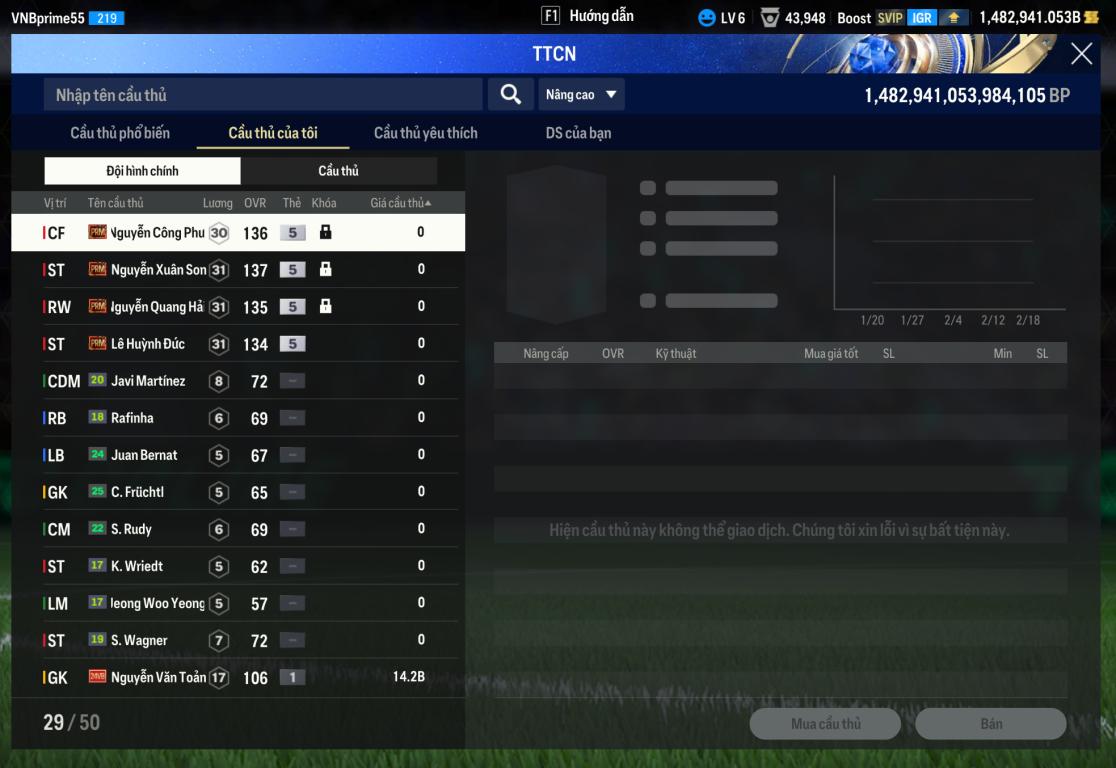1116x768 pixels.
Task: Click the player name search field
Action: [263, 95]
